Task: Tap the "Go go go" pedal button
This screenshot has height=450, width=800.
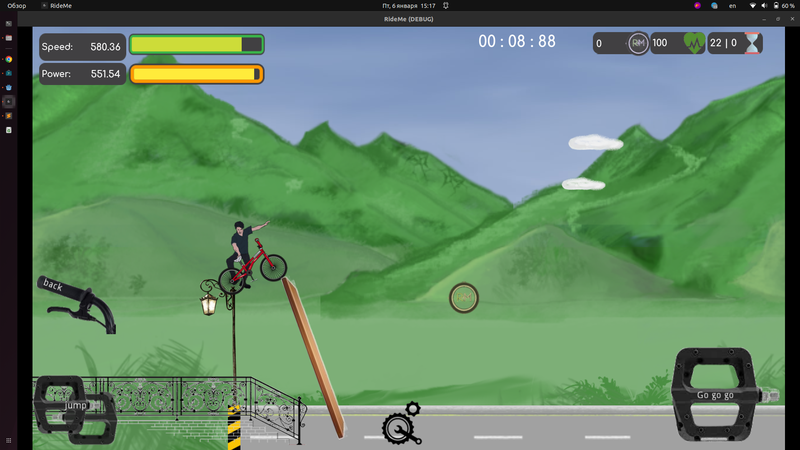Action: pyautogui.click(x=716, y=394)
